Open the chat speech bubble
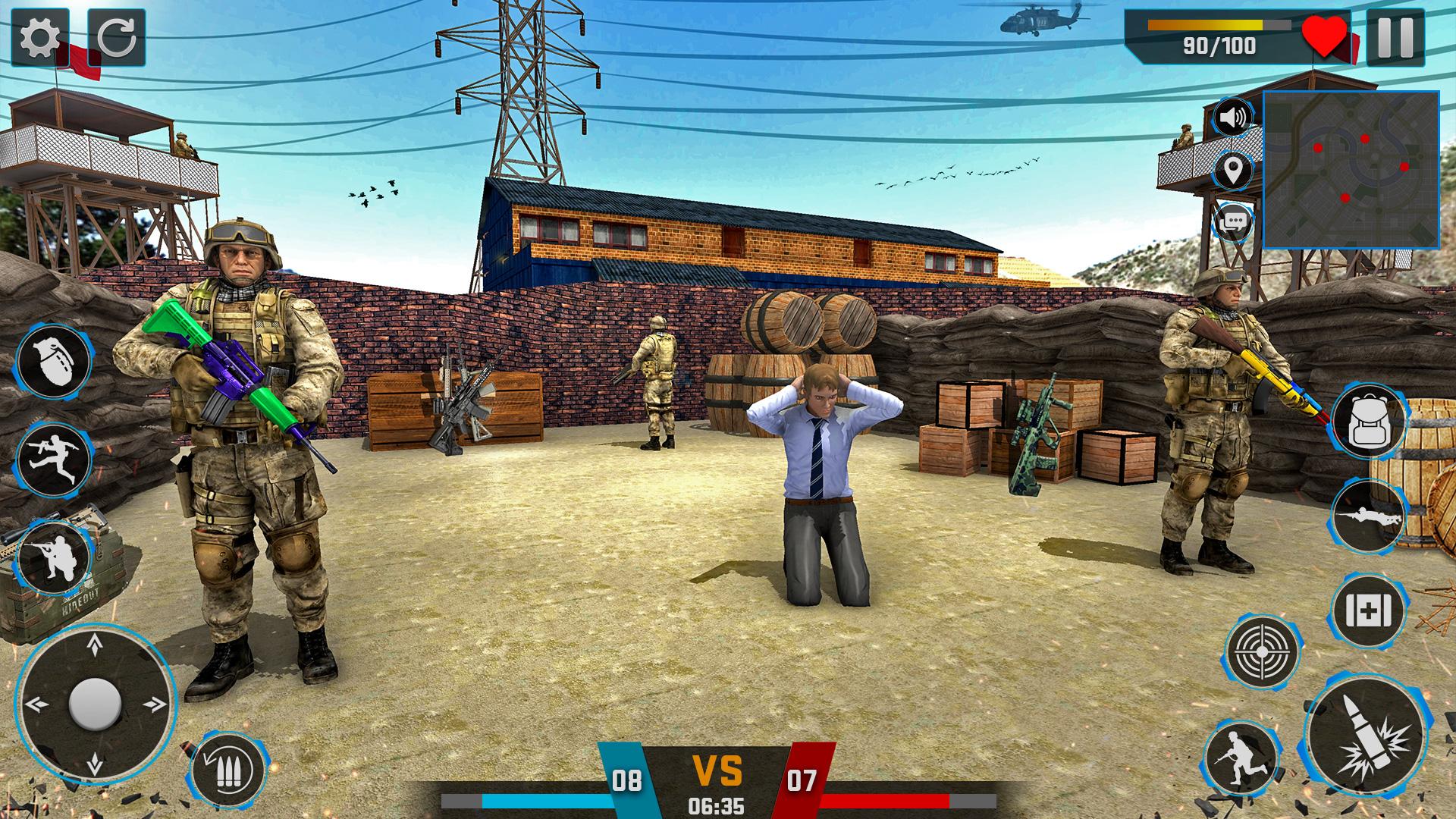 point(1234,222)
